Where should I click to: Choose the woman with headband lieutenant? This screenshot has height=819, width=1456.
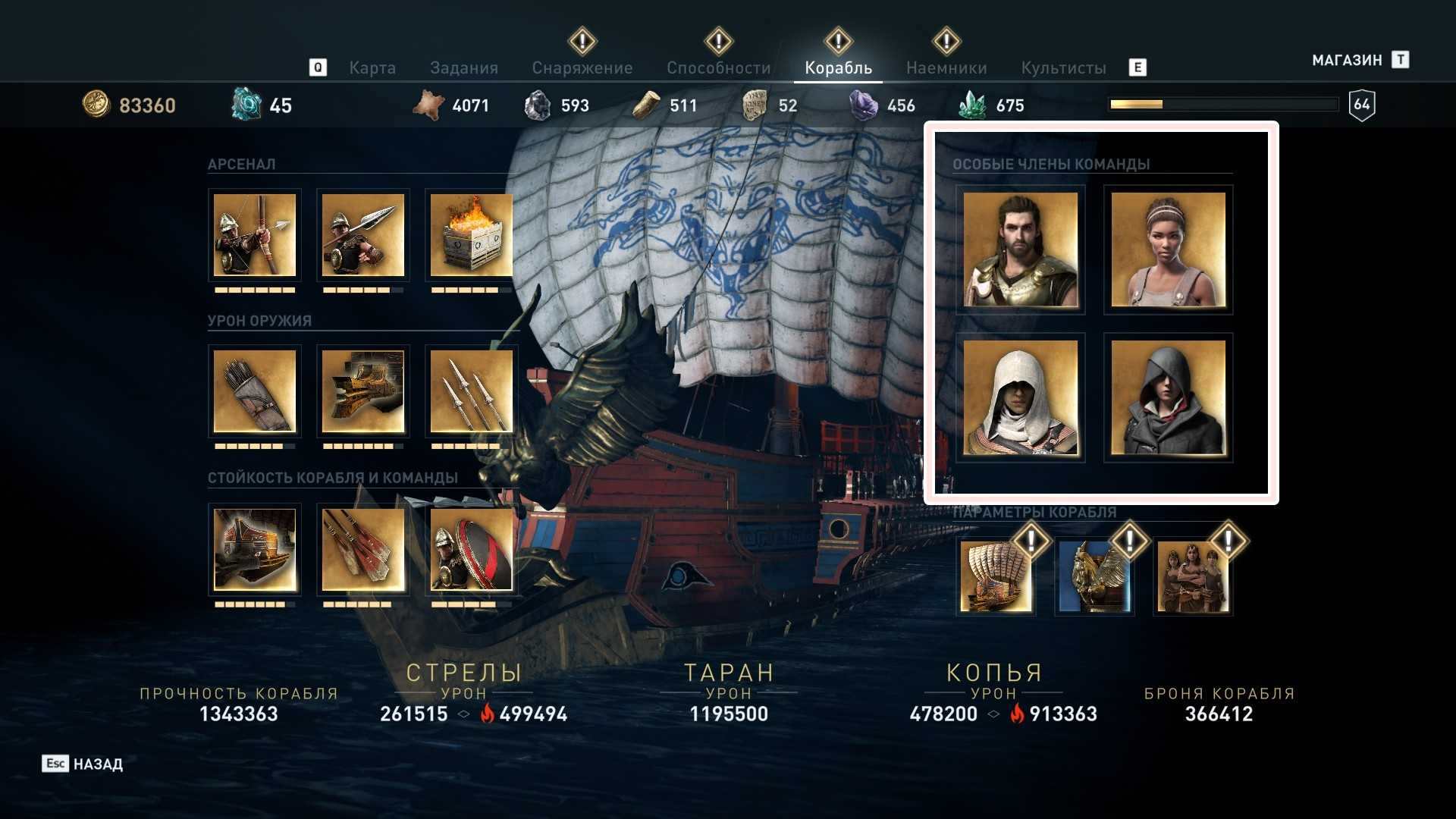(x=1168, y=249)
